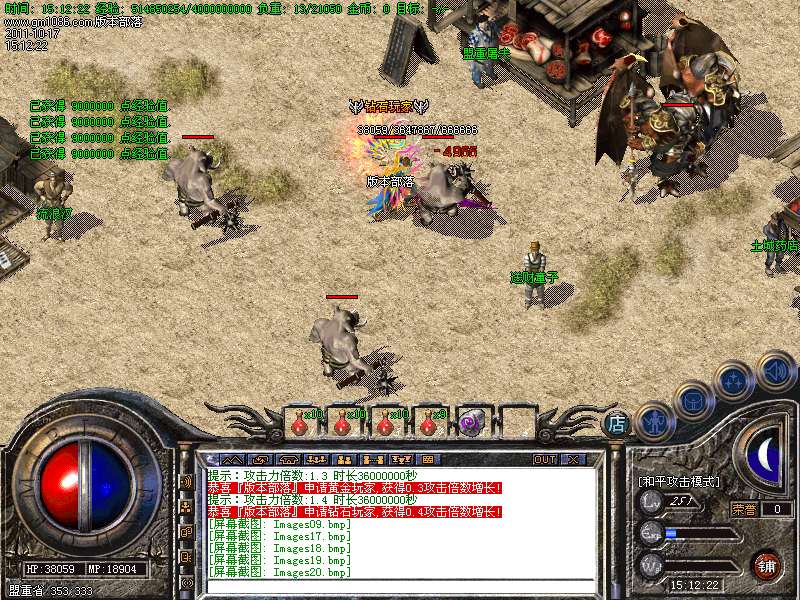Toggle the peace attack mode label

click(x=679, y=482)
